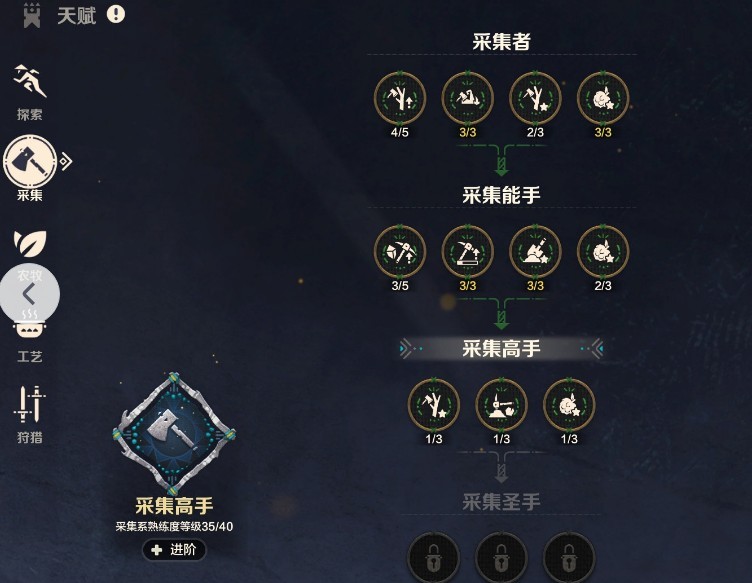The image size is (752, 583).
Task: Pick the 采集者 tree-and-star talent at 2/3
Action: click(x=535, y=98)
